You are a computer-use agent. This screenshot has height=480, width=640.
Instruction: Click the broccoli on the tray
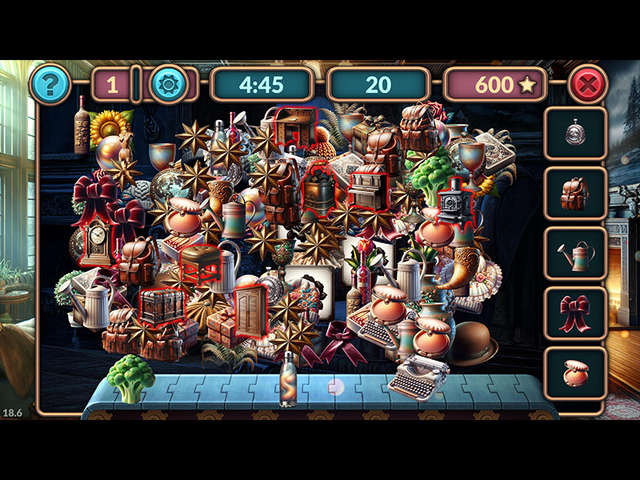pyautogui.click(x=131, y=378)
